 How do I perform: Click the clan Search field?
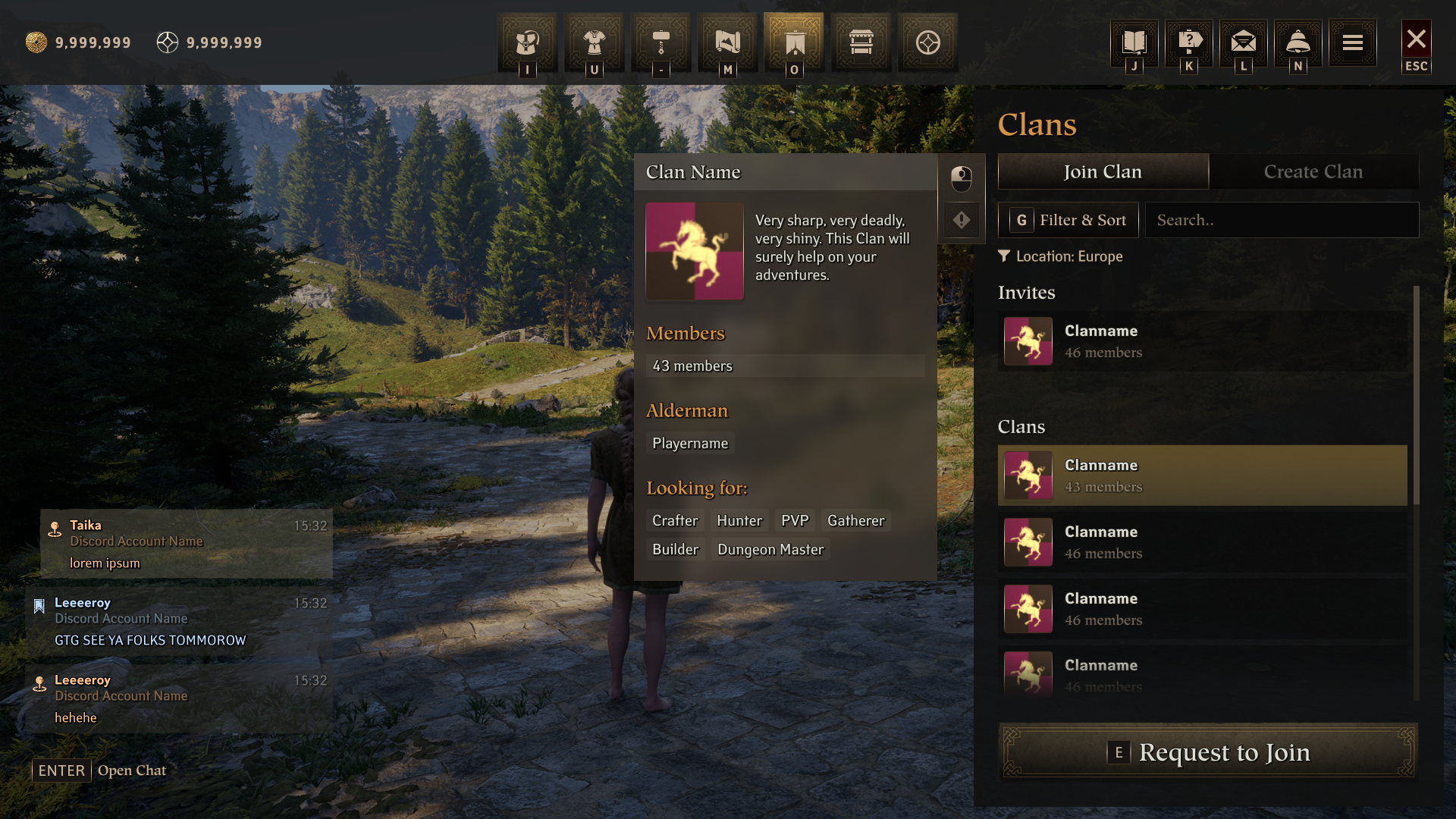[x=1282, y=220]
